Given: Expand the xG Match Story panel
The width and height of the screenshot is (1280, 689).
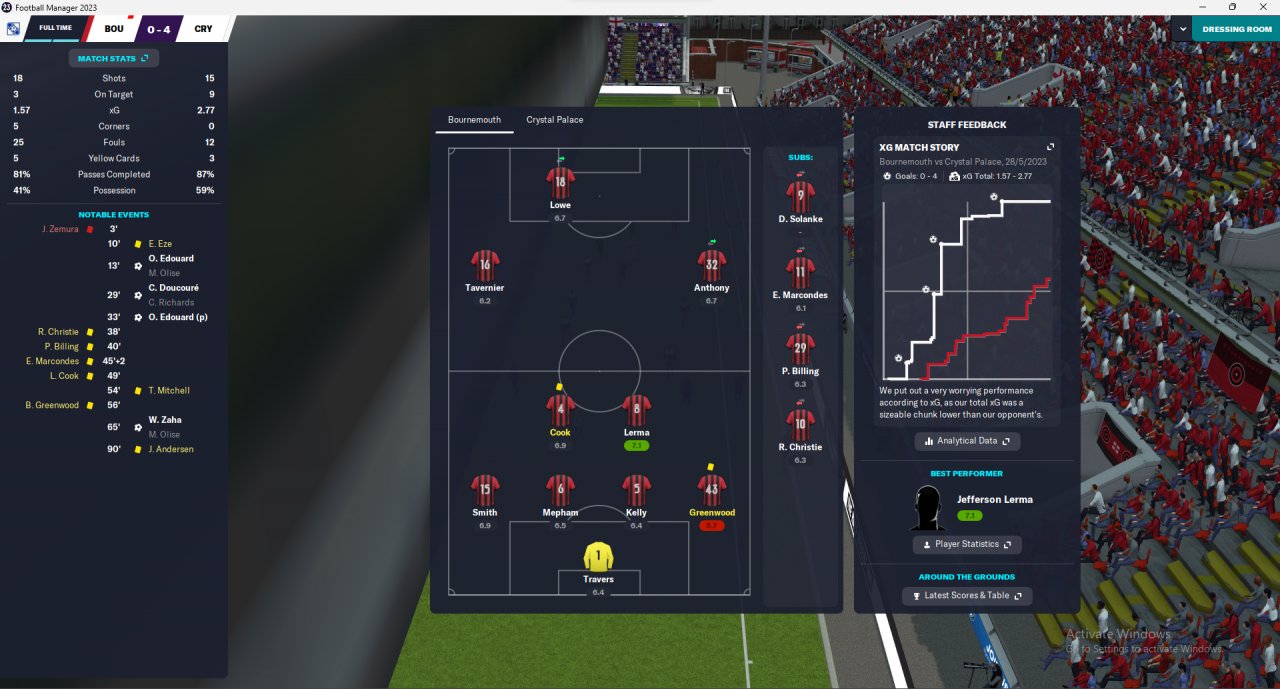Looking at the screenshot, I should click(1050, 147).
